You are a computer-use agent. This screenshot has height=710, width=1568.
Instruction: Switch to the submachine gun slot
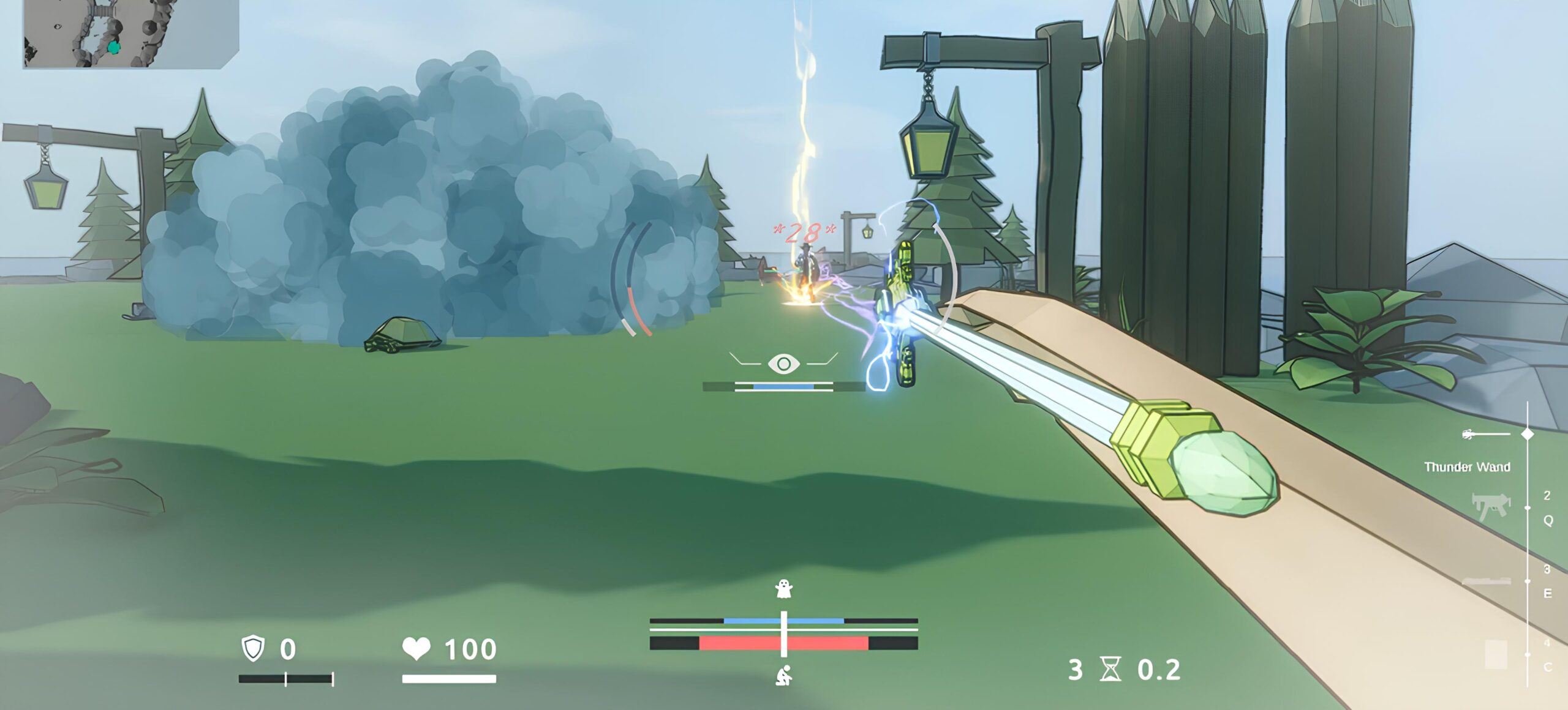1490,507
